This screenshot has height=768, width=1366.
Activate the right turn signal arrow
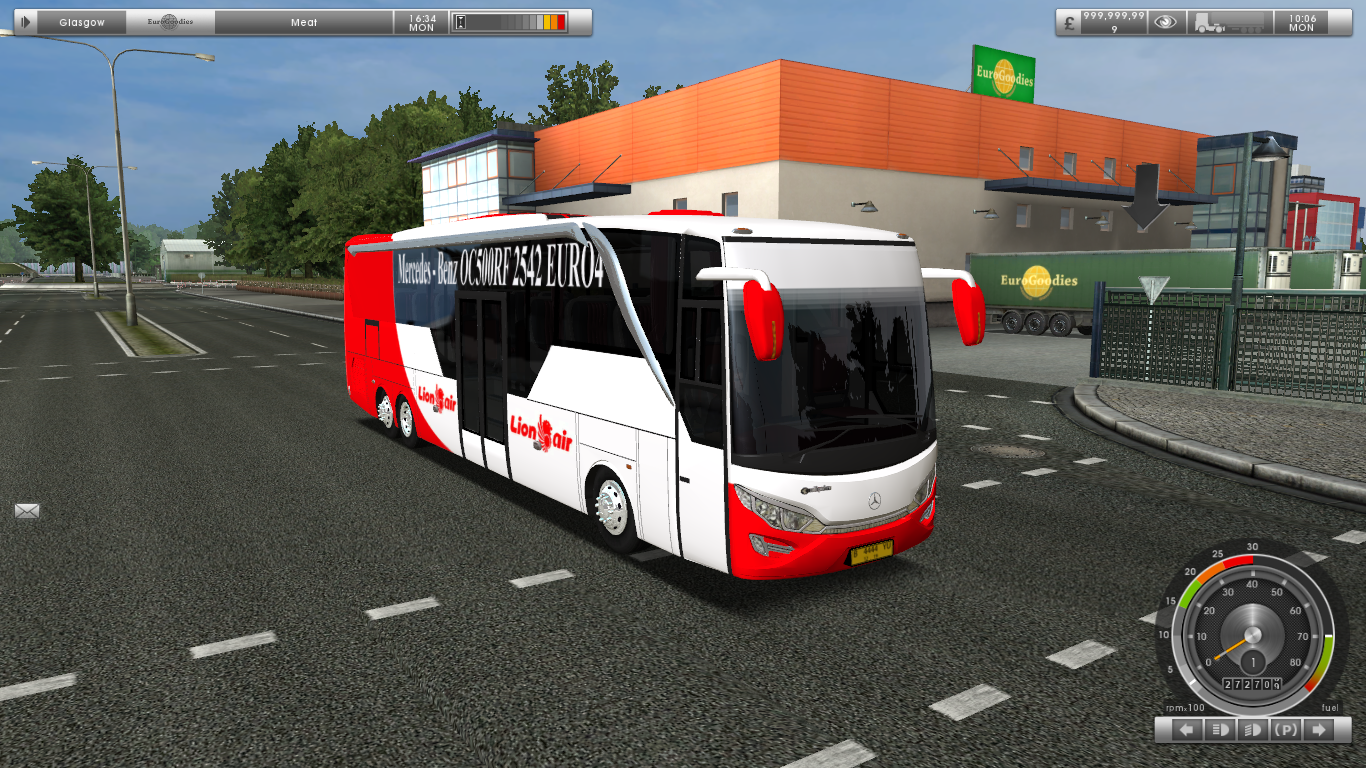coord(1318,729)
